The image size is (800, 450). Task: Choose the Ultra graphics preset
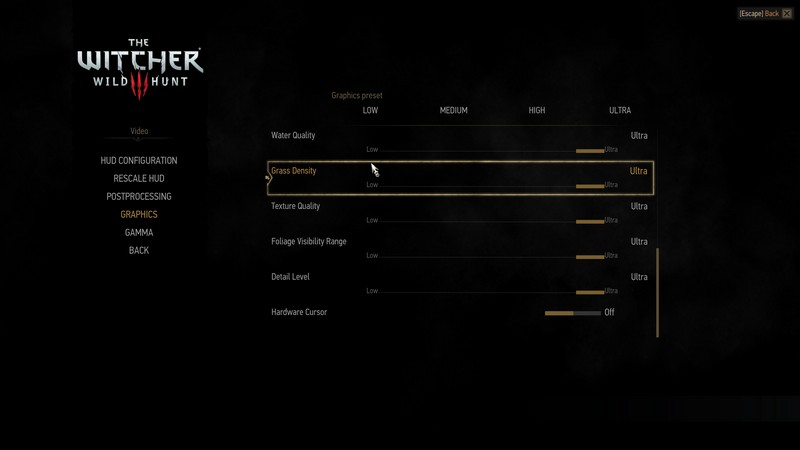[x=620, y=111]
